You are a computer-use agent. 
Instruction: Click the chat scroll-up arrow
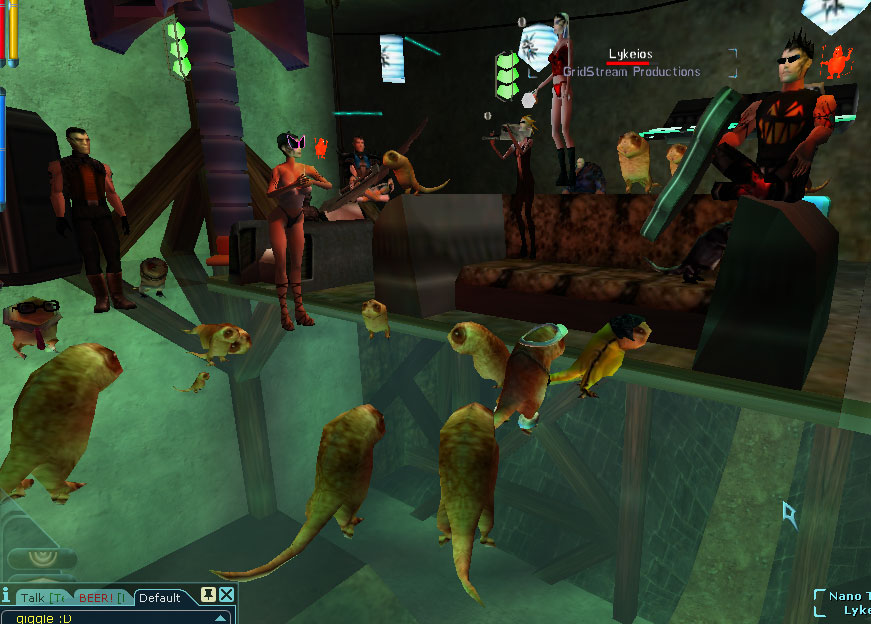pyautogui.click(x=222, y=617)
